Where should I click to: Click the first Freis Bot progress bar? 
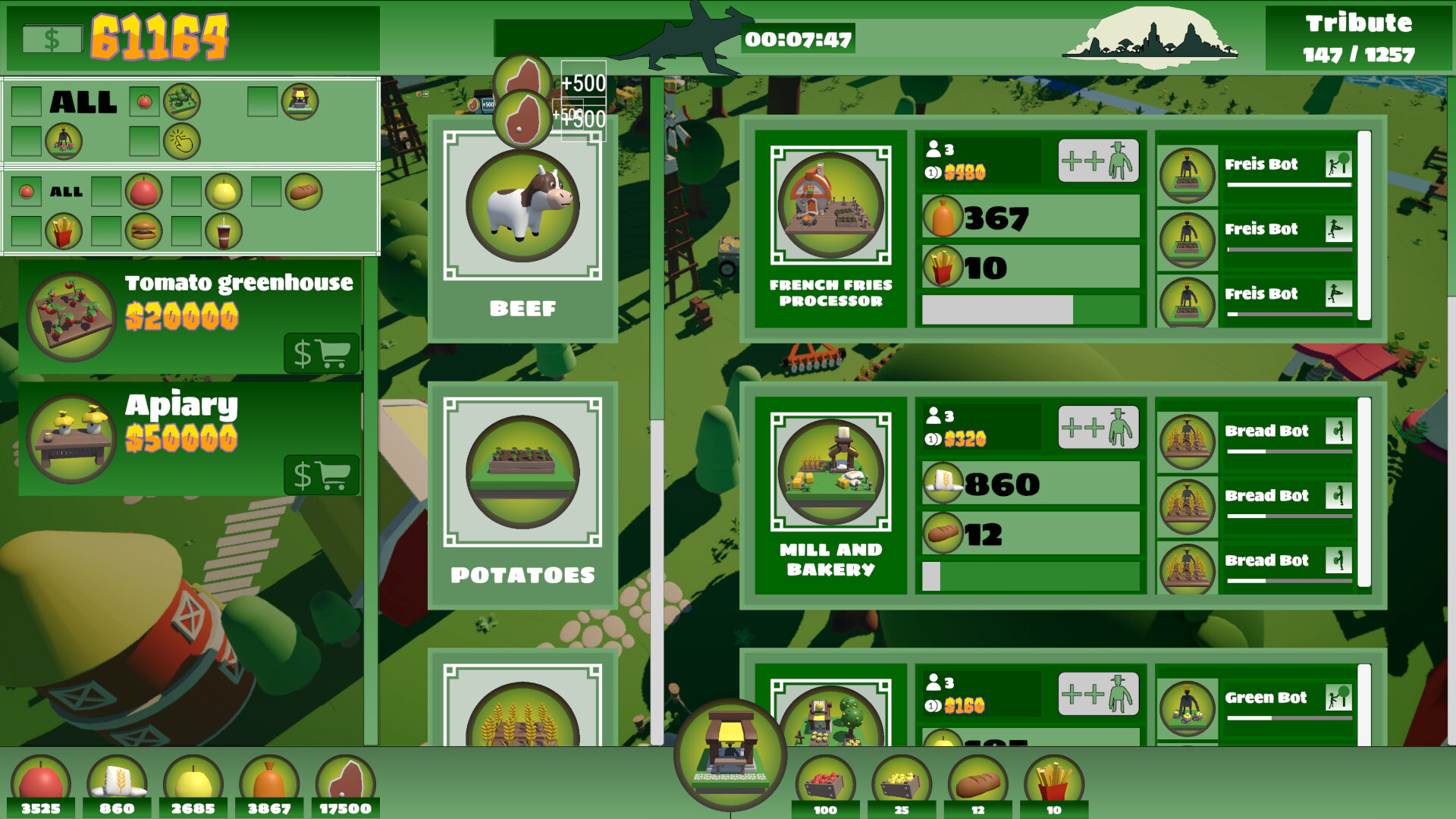1289,183
